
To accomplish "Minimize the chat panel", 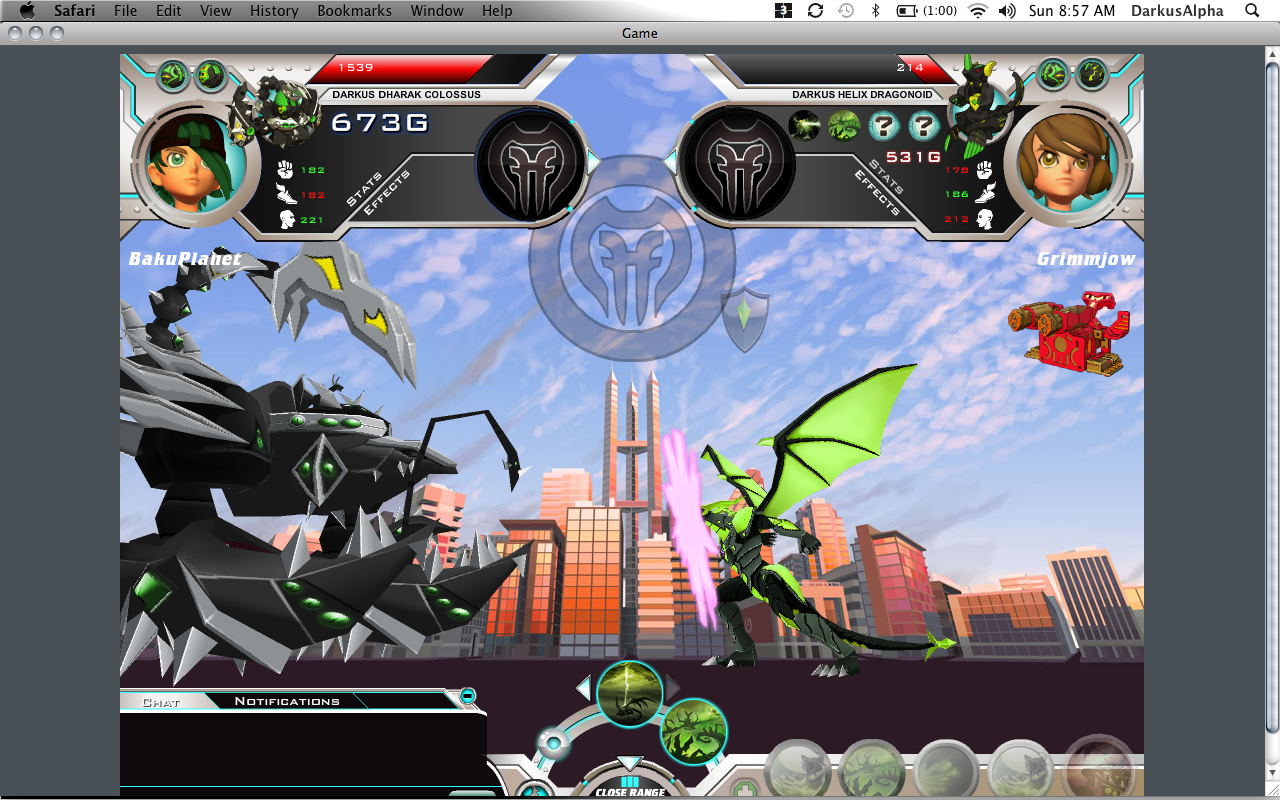I will (467, 696).
